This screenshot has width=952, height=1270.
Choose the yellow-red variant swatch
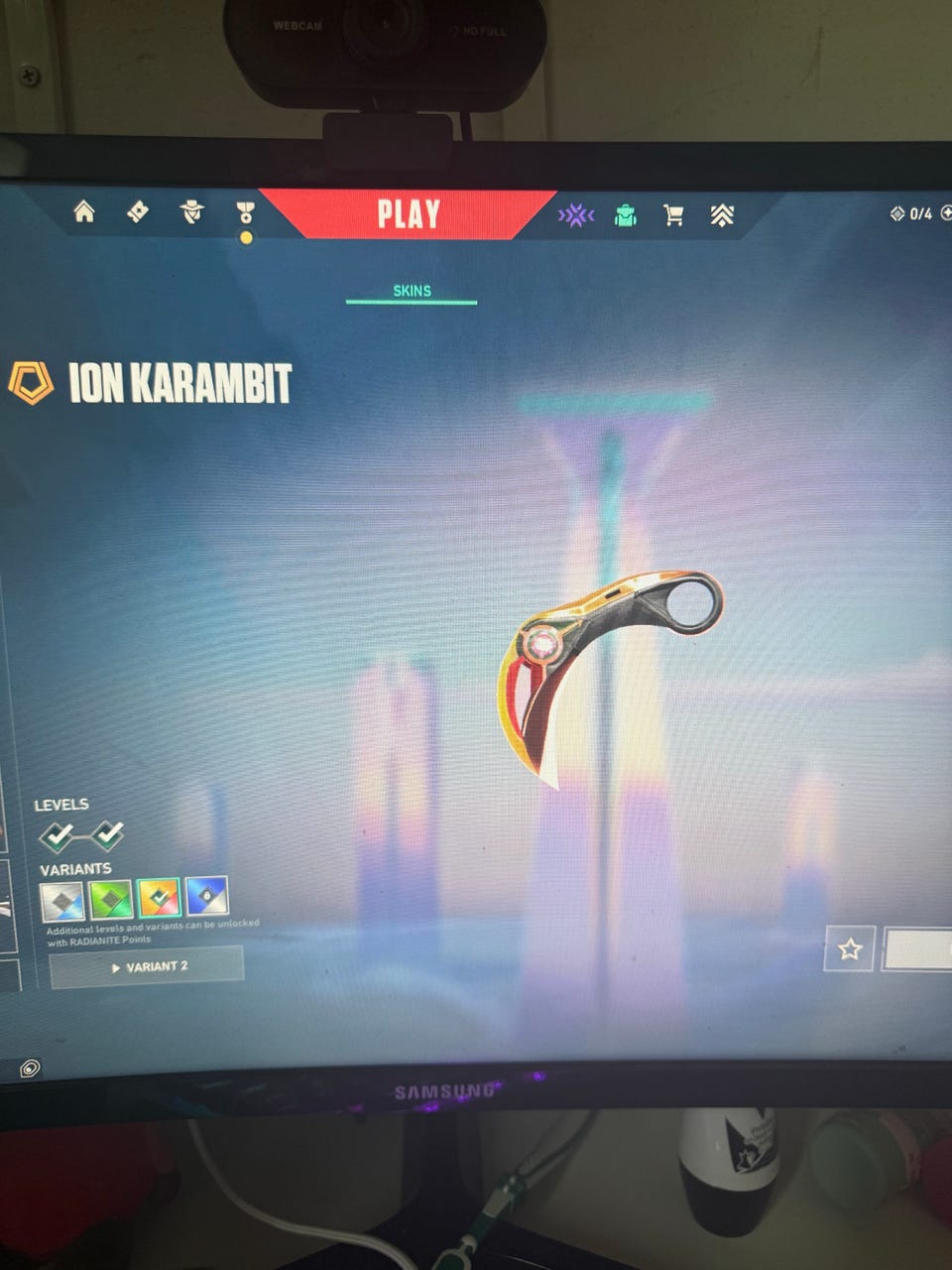coord(159,898)
